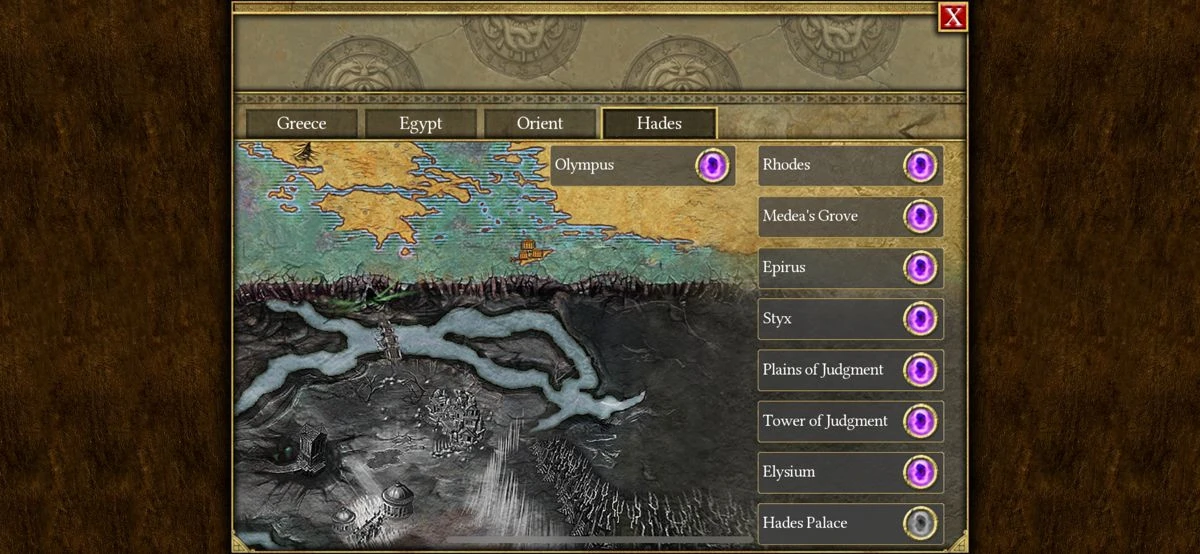This screenshot has height=554, width=1200.
Task: Close the portal map window
Action: 953,16
